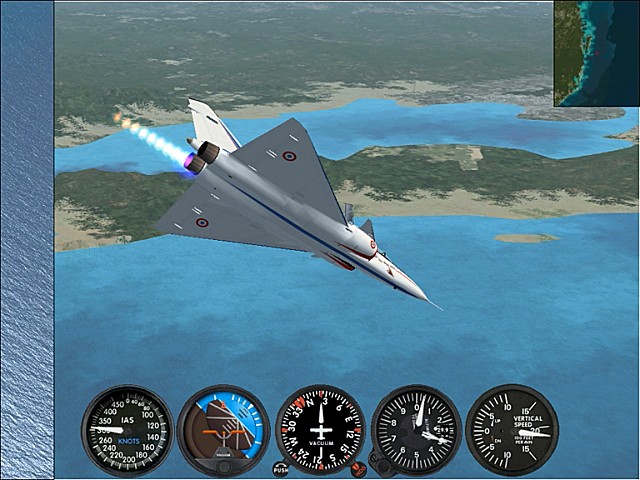Screen dimensions: 640x480
Task: Select the attitude indicator gauge
Action: [223, 430]
